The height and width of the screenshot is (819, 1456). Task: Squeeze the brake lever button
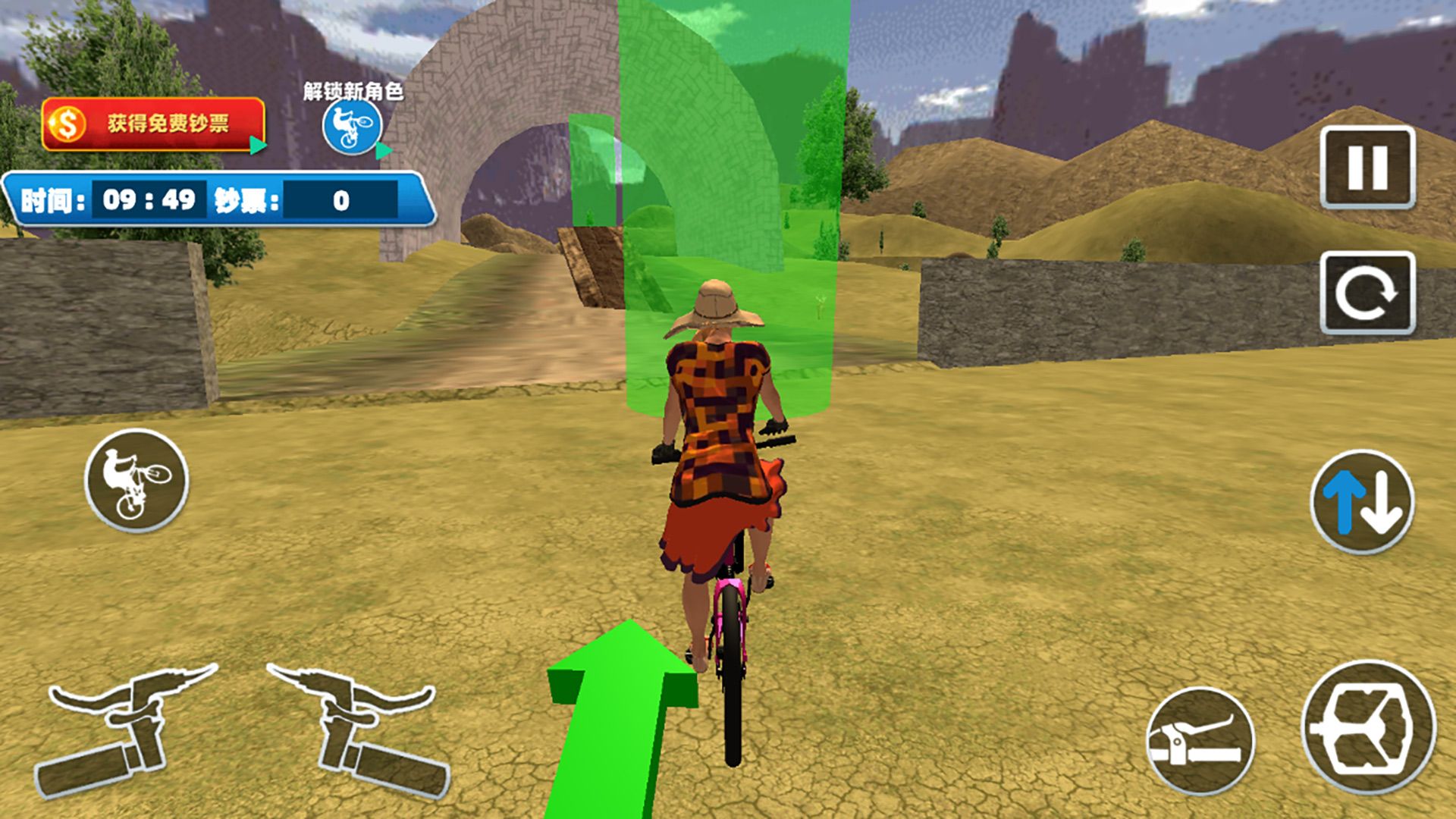coord(1200,740)
